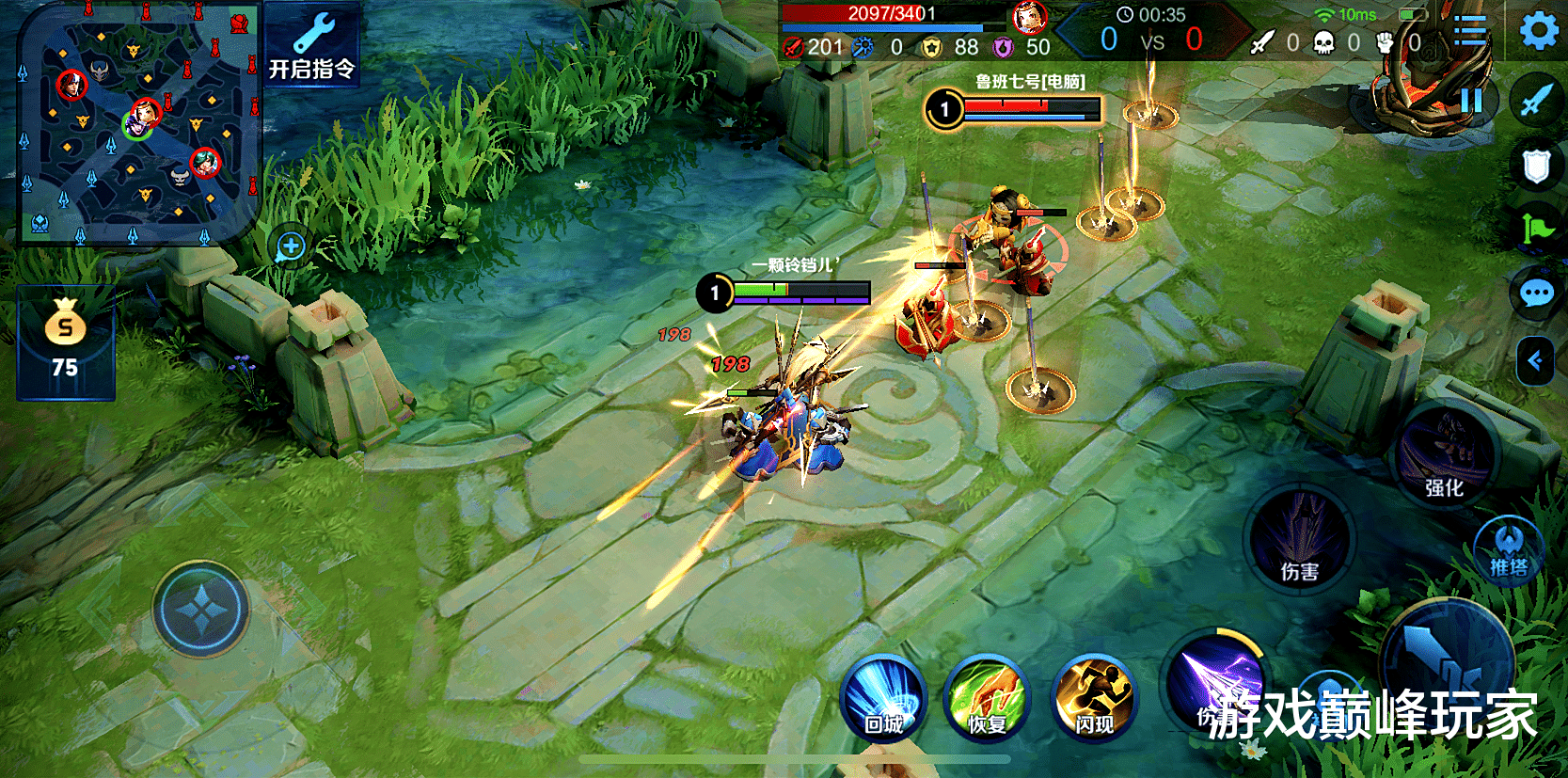Open the gold shop showing 75
This screenshot has height=778, width=1568.
click(x=66, y=343)
